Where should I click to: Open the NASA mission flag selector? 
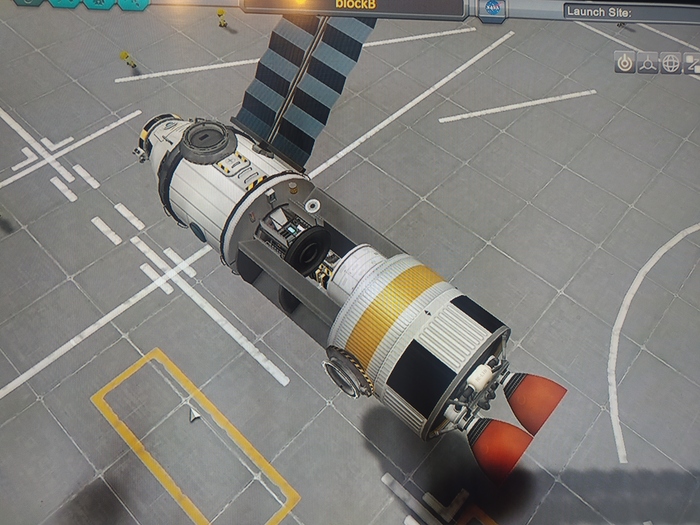494,8
